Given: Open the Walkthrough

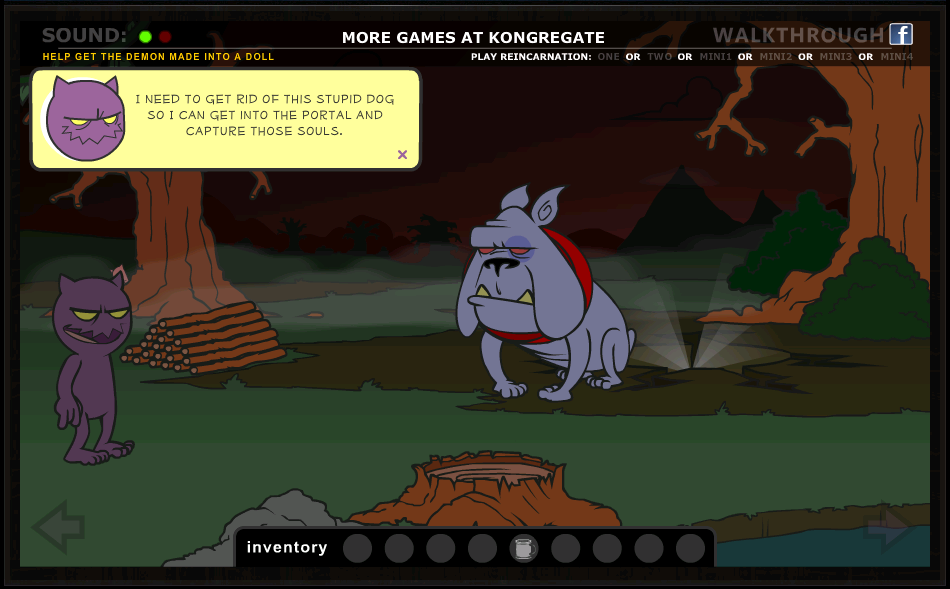Looking at the screenshot, I should pos(798,36).
